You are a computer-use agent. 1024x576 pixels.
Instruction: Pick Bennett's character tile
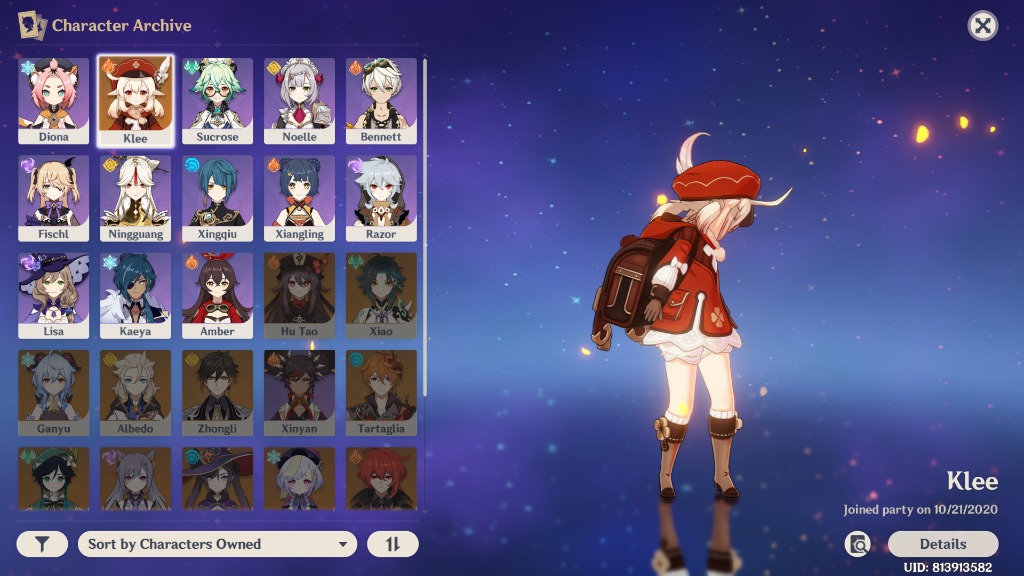pyautogui.click(x=381, y=100)
